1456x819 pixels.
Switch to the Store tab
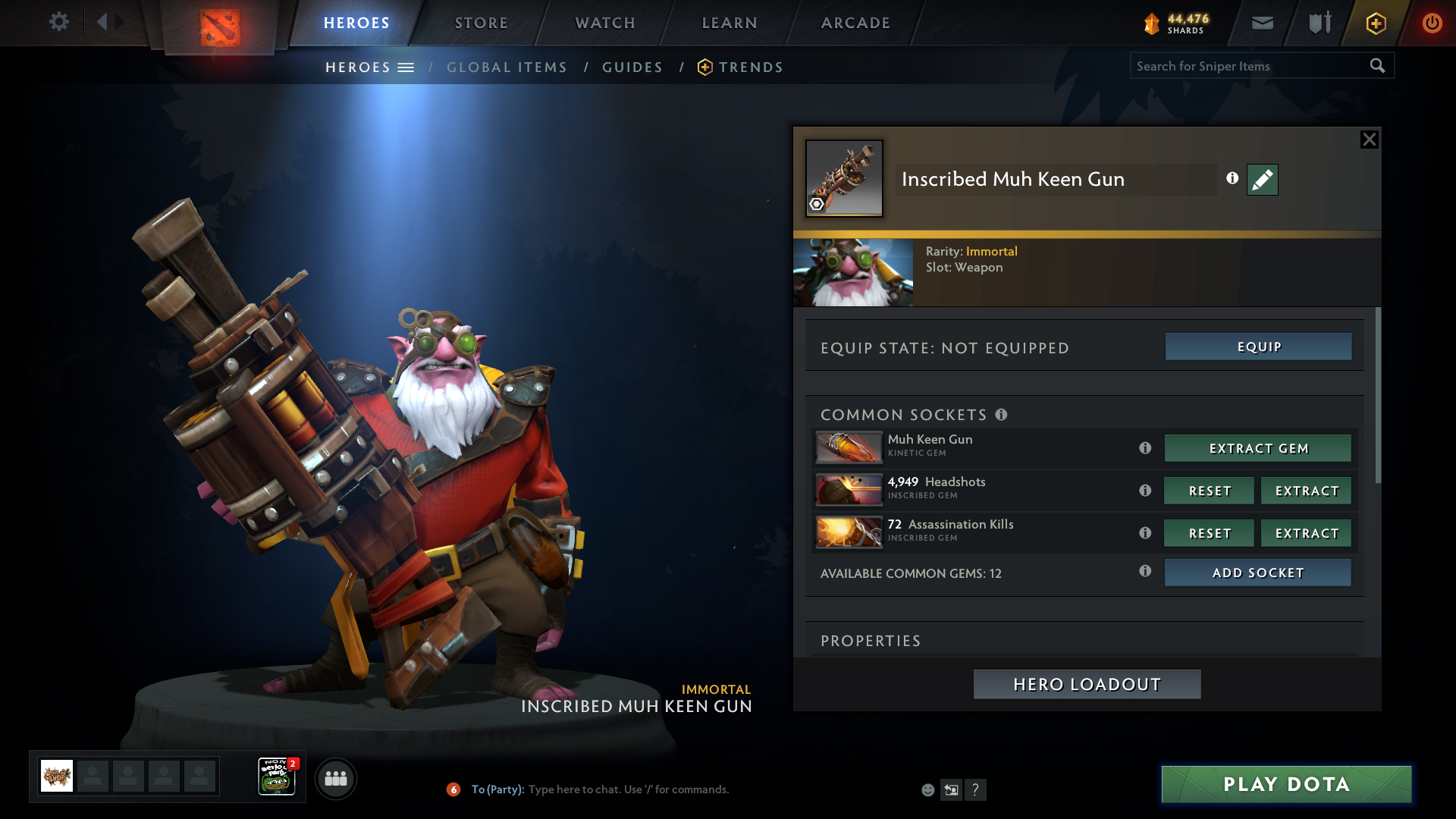pyautogui.click(x=481, y=23)
